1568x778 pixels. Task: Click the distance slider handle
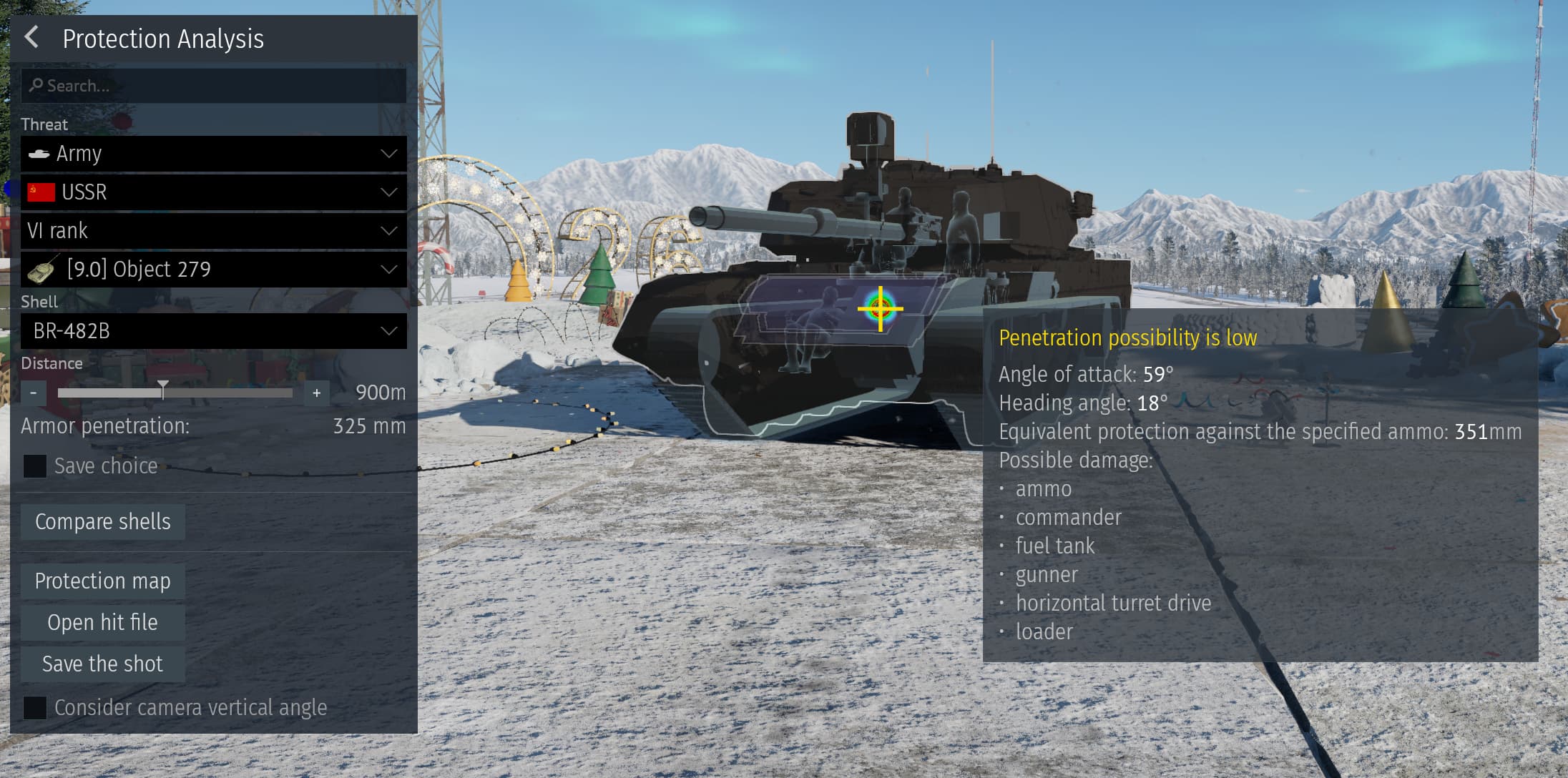click(x=163, y=390)
